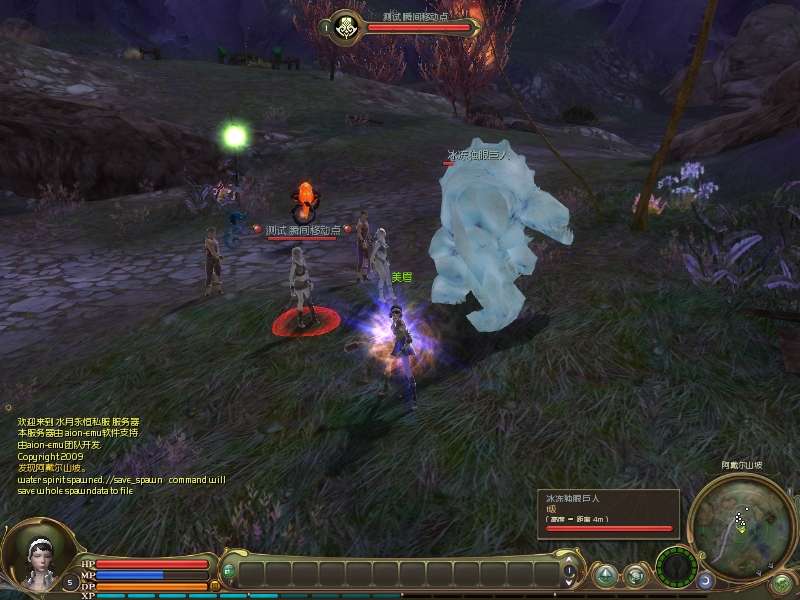Open the pyramid crystal menu button
Image resolution: width=800 pixels, height=600 pixels.
(x=605, y=575)
